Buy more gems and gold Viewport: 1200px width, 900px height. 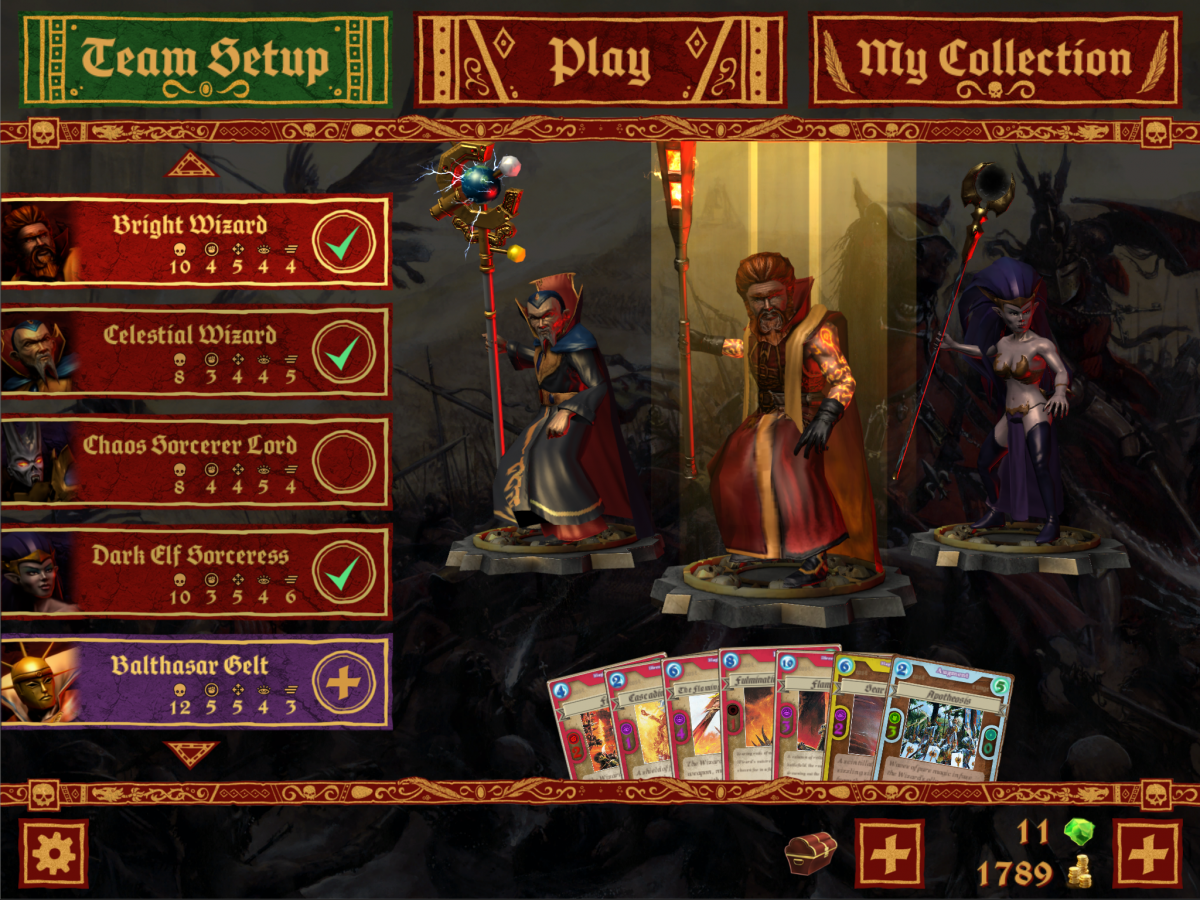click(1147, 853)
